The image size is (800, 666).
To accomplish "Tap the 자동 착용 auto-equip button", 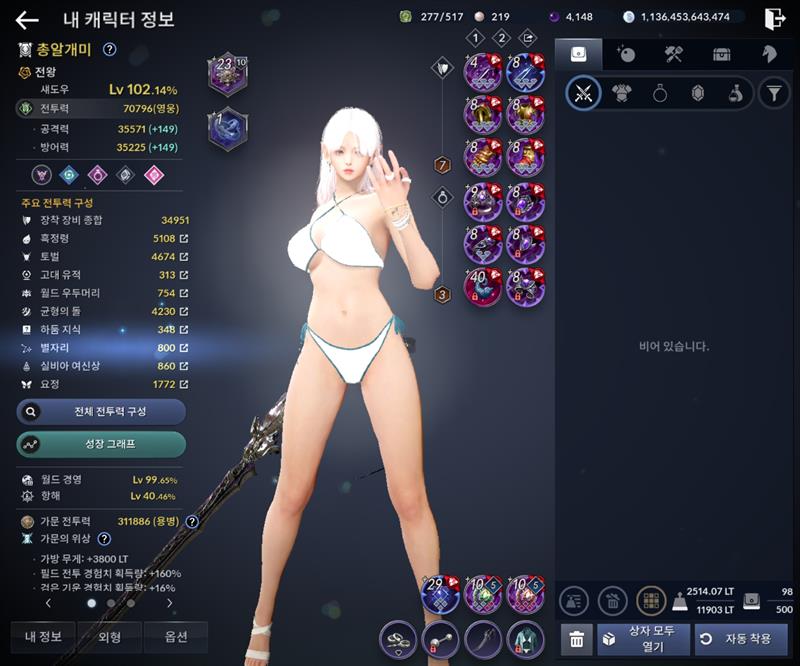I will pyautogui.click(x=741, y=639).
